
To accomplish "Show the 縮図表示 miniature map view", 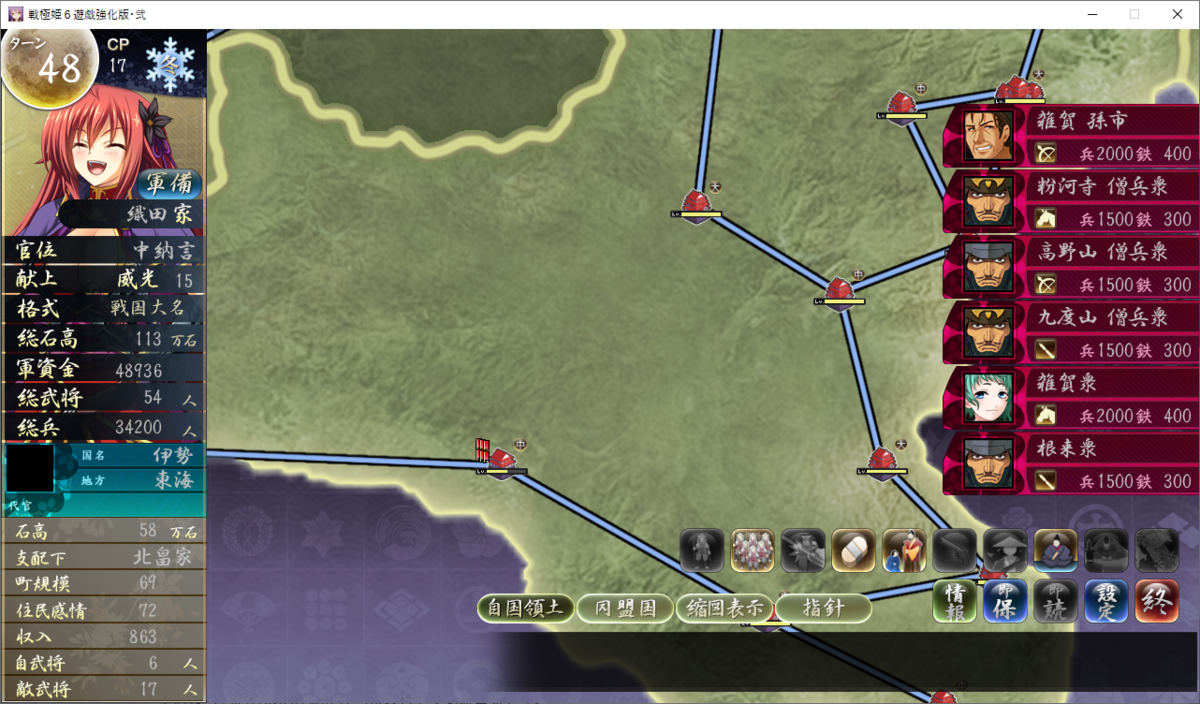I will coord(724,608).
